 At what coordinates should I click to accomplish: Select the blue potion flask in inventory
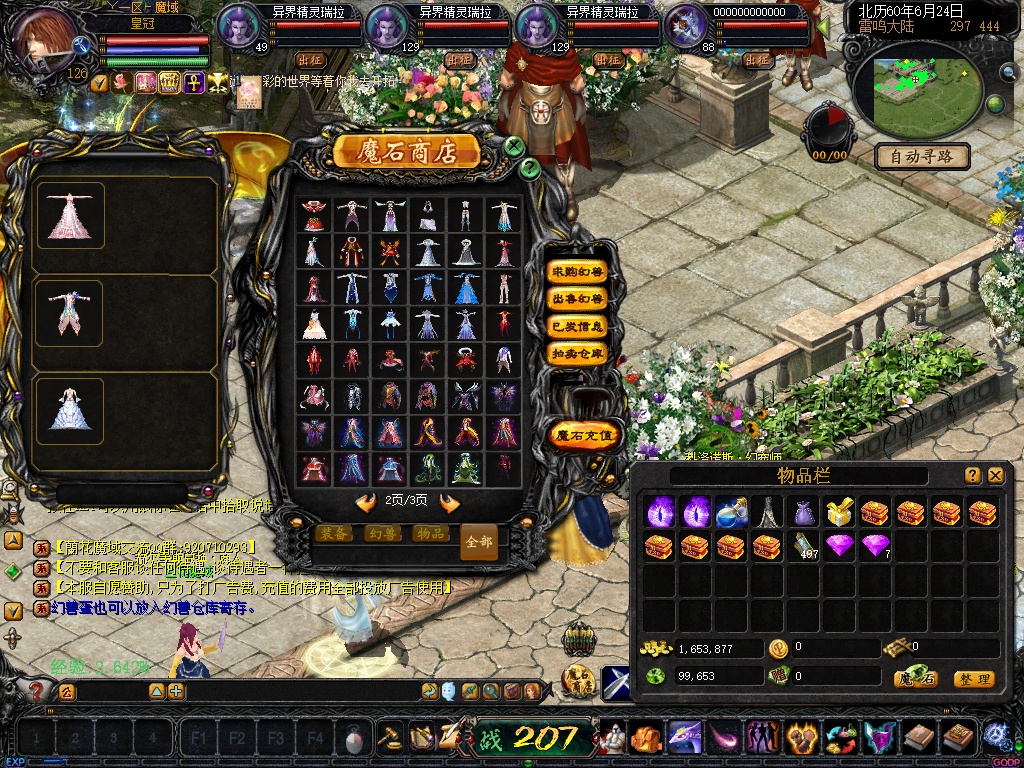point(731,513)
